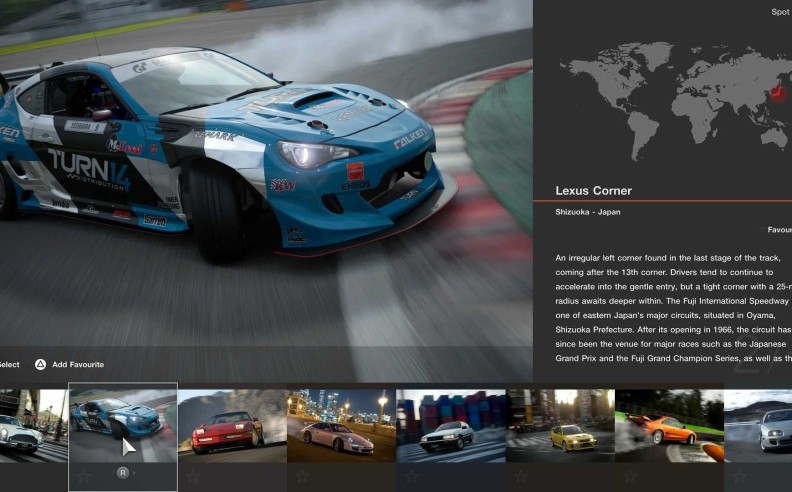Favourite the red sports car scene star
792x492 pixels.
pos(193,476)
